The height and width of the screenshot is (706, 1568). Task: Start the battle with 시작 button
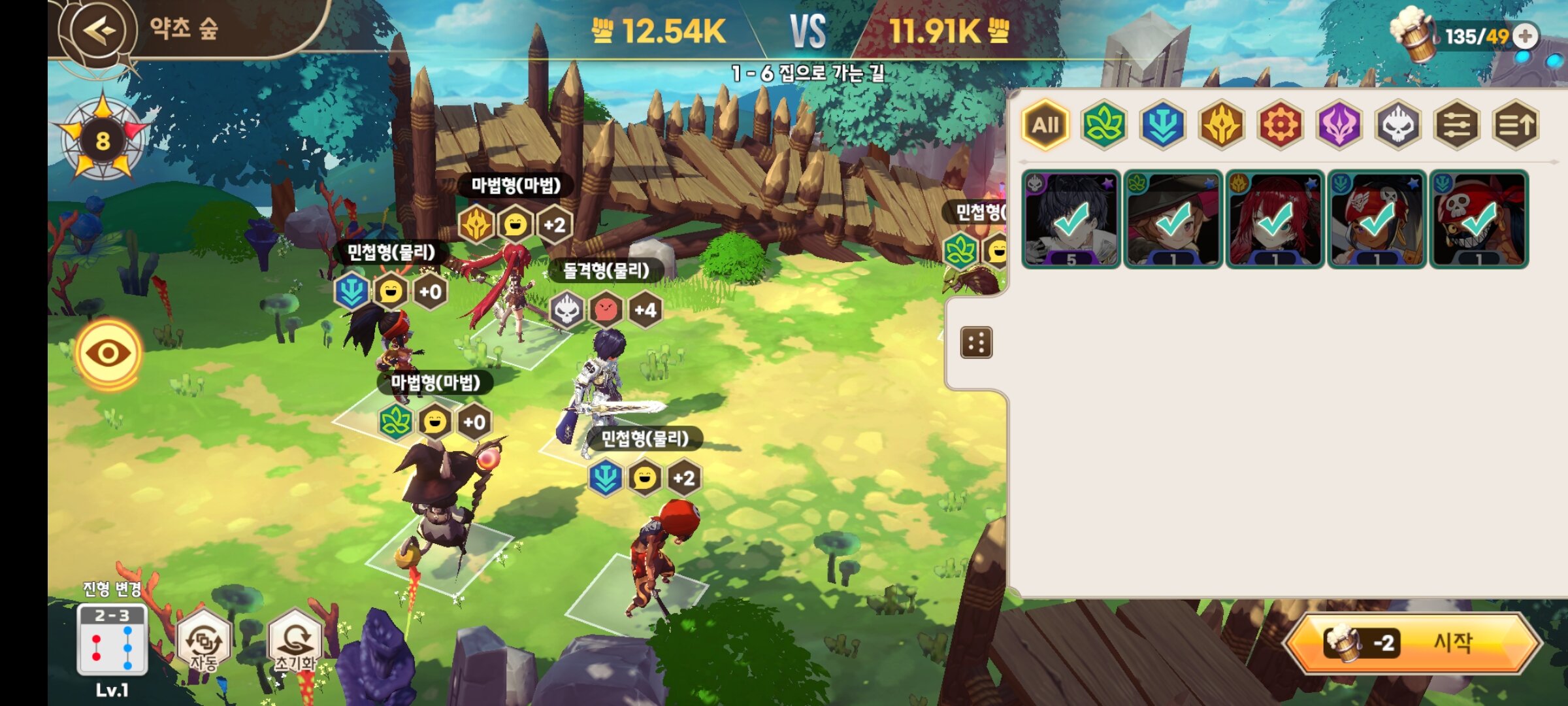1414,643
